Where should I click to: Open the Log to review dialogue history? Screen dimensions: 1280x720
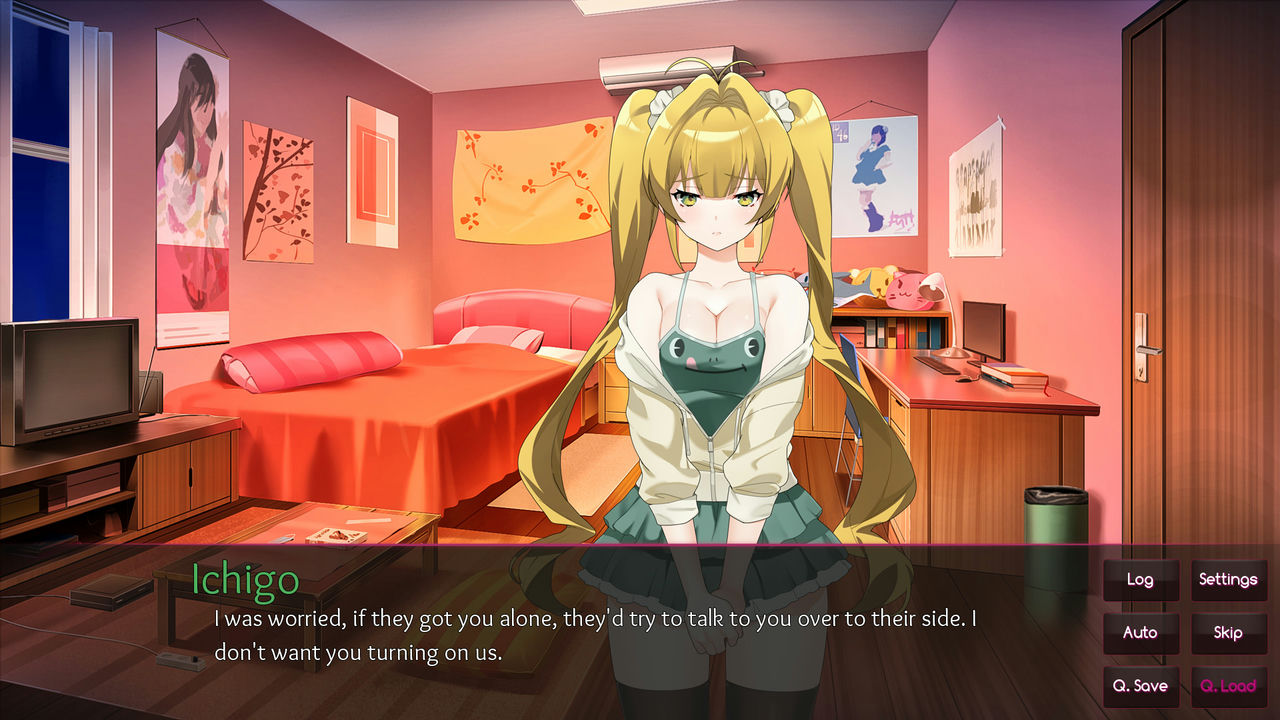(1141, 580)
